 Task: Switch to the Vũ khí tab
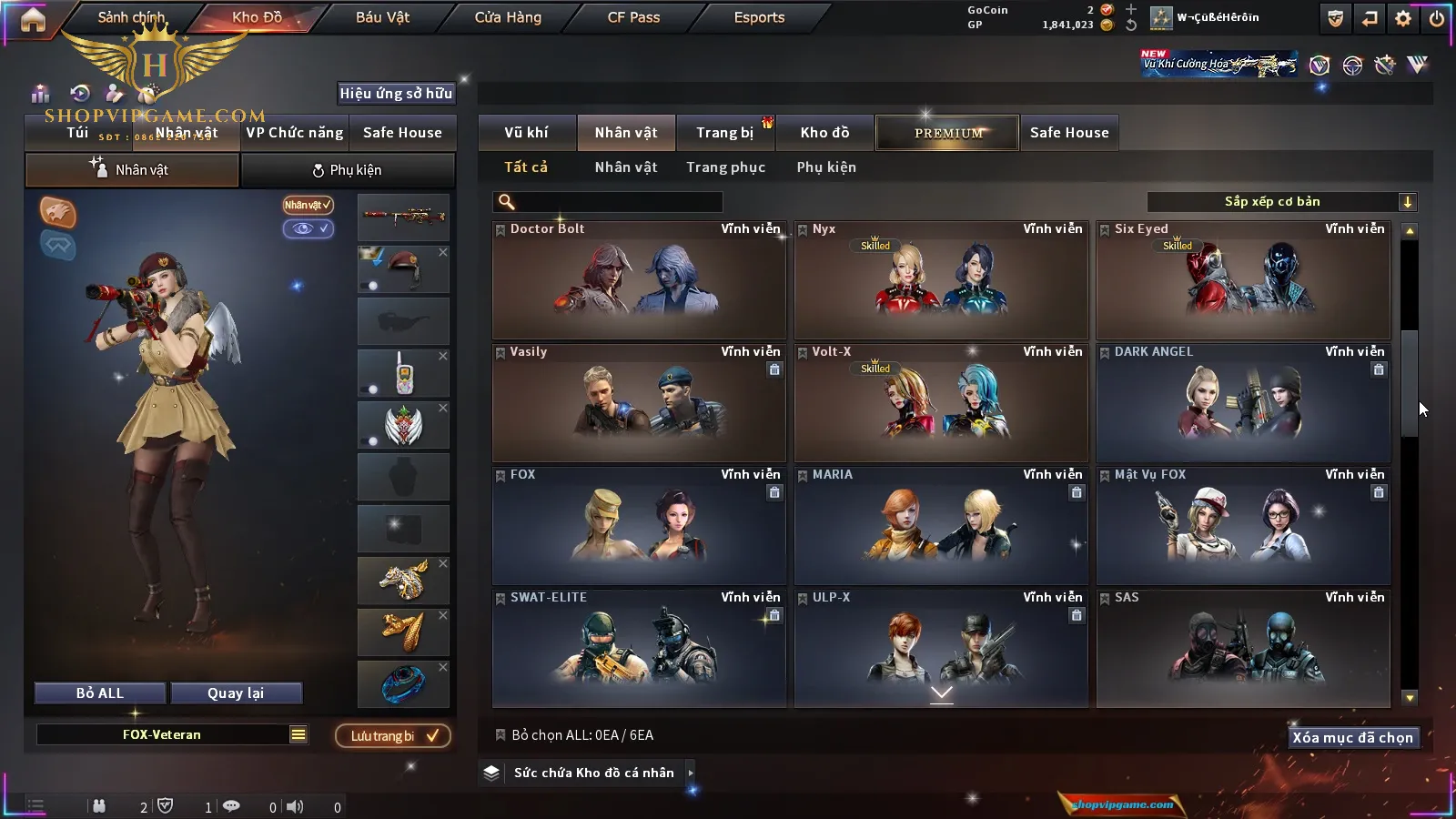coord(526,133)
